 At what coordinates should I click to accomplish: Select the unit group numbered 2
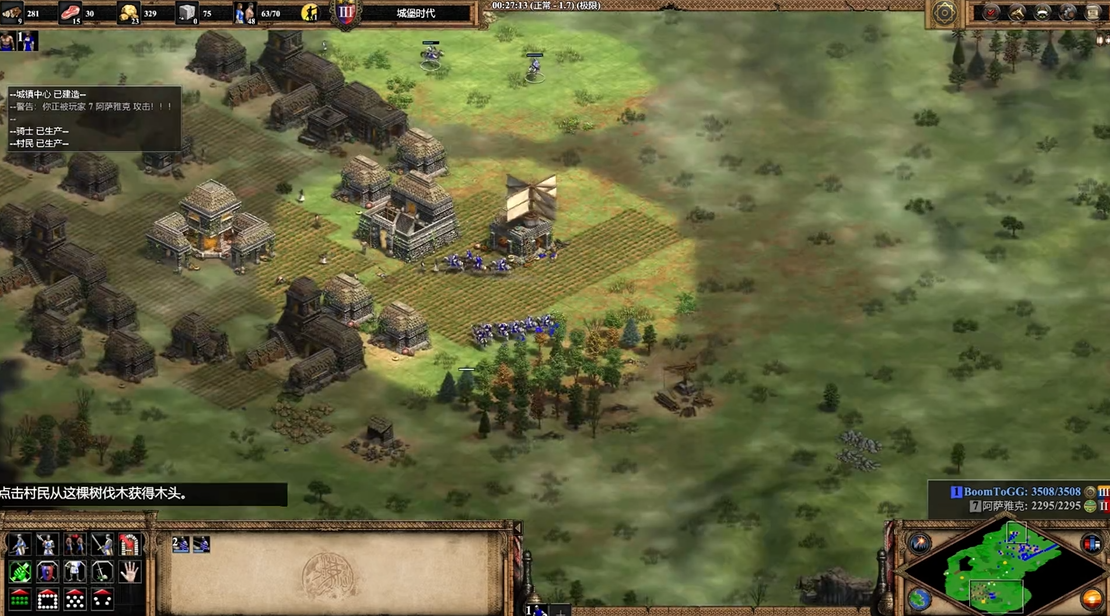[x=181, y=545]
